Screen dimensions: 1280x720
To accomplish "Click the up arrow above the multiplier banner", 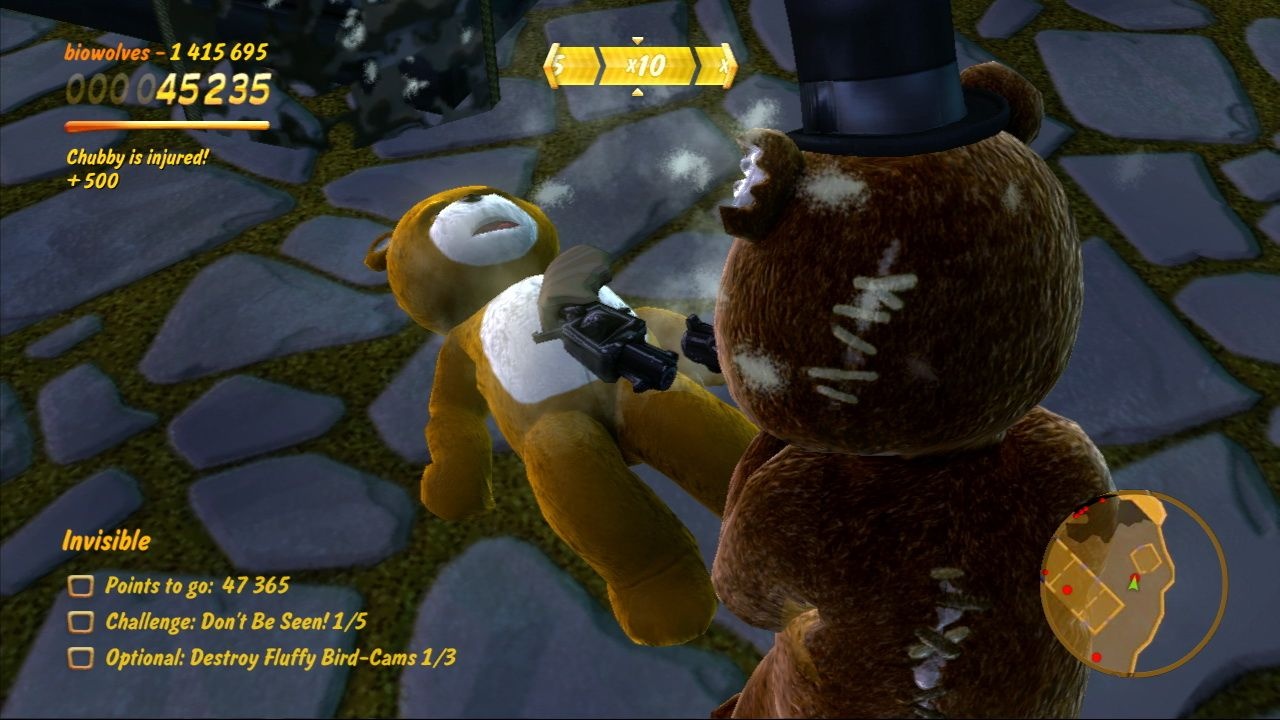I will (637, 40).
